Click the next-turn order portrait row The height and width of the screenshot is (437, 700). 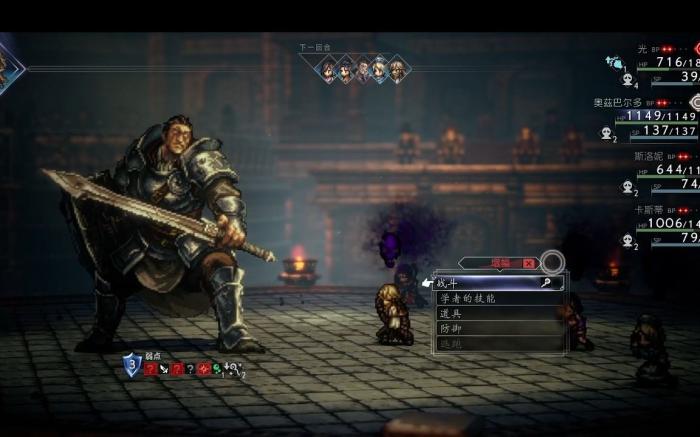362,69
